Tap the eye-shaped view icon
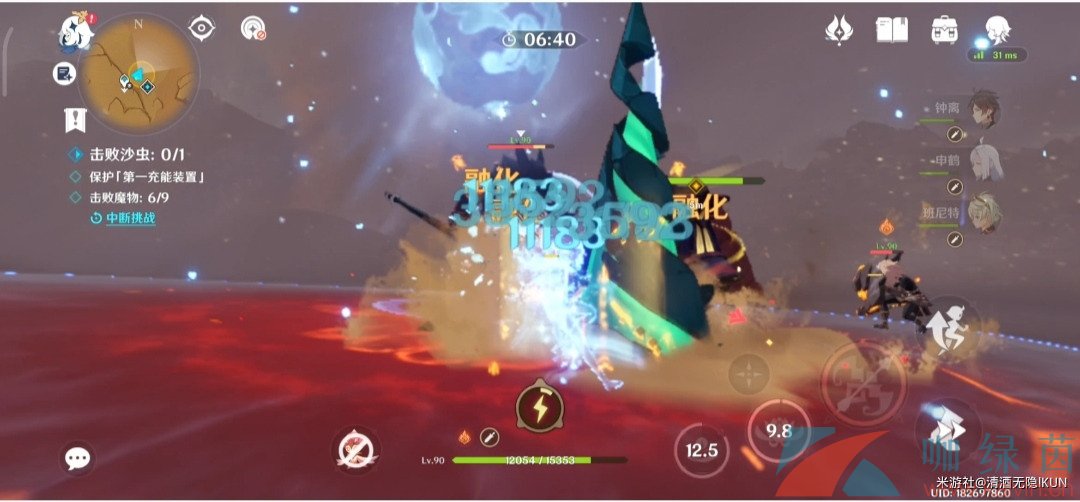 [202, 28]
